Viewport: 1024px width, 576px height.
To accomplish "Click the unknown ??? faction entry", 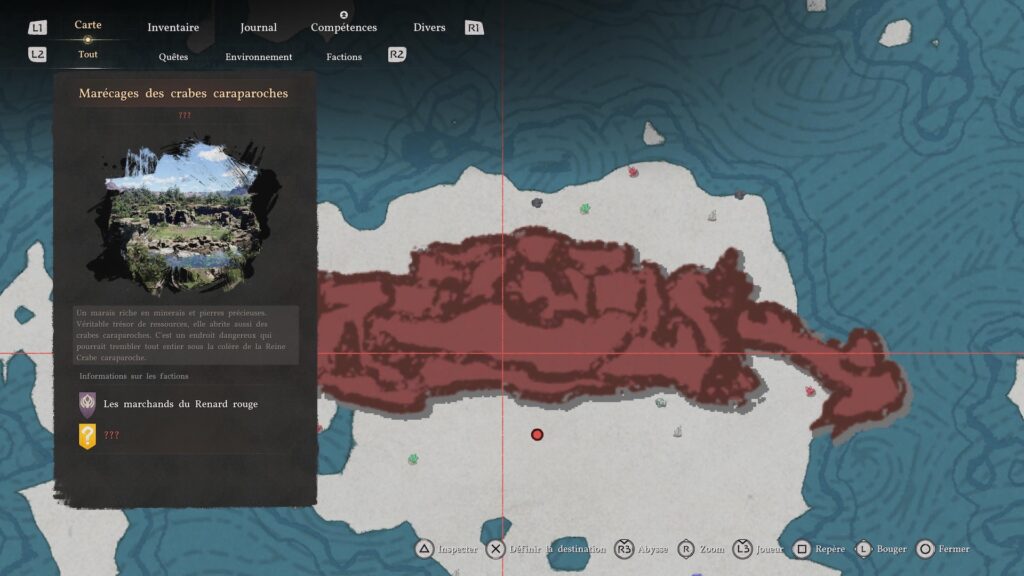I will point(111,436).
